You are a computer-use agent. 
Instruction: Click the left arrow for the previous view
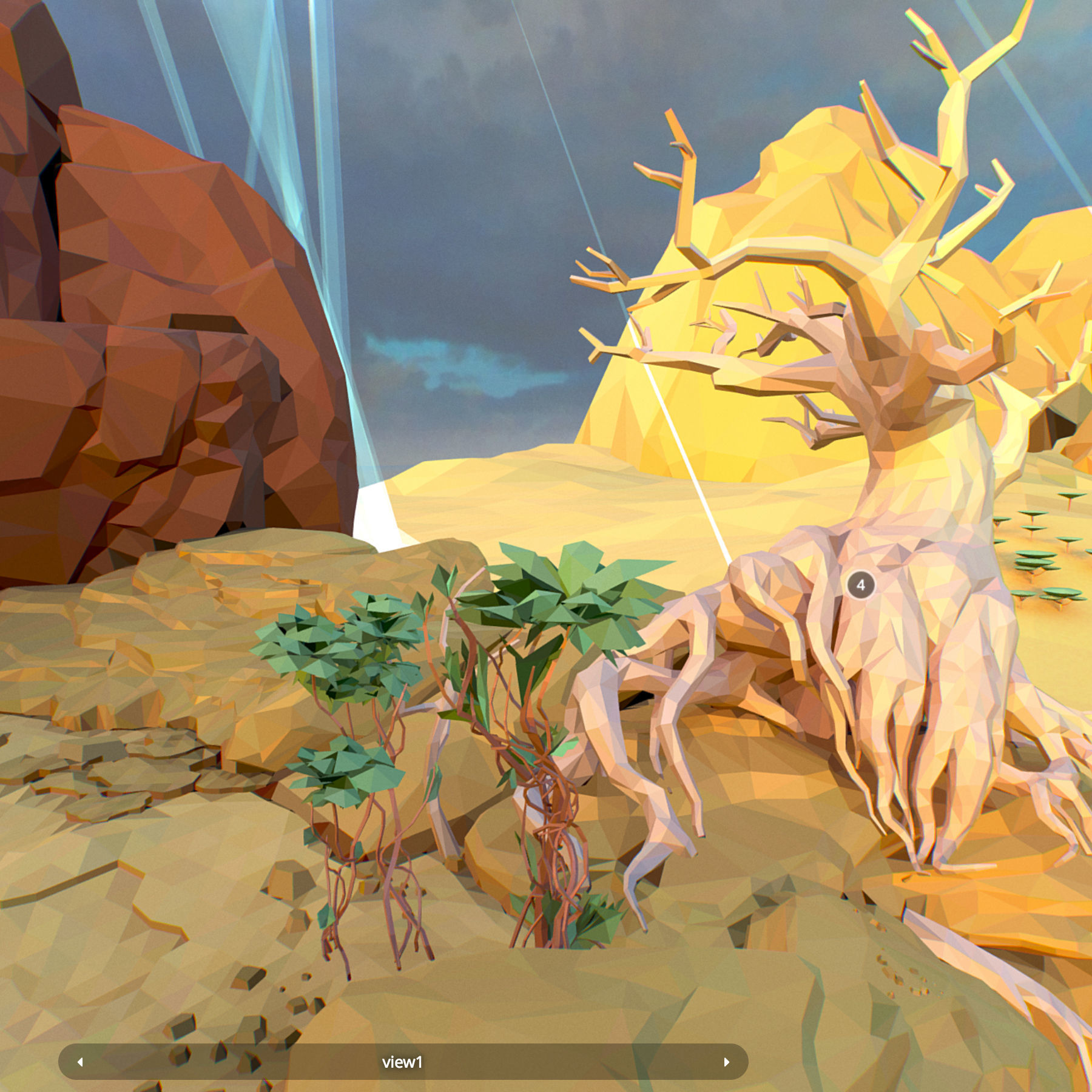80,1062
